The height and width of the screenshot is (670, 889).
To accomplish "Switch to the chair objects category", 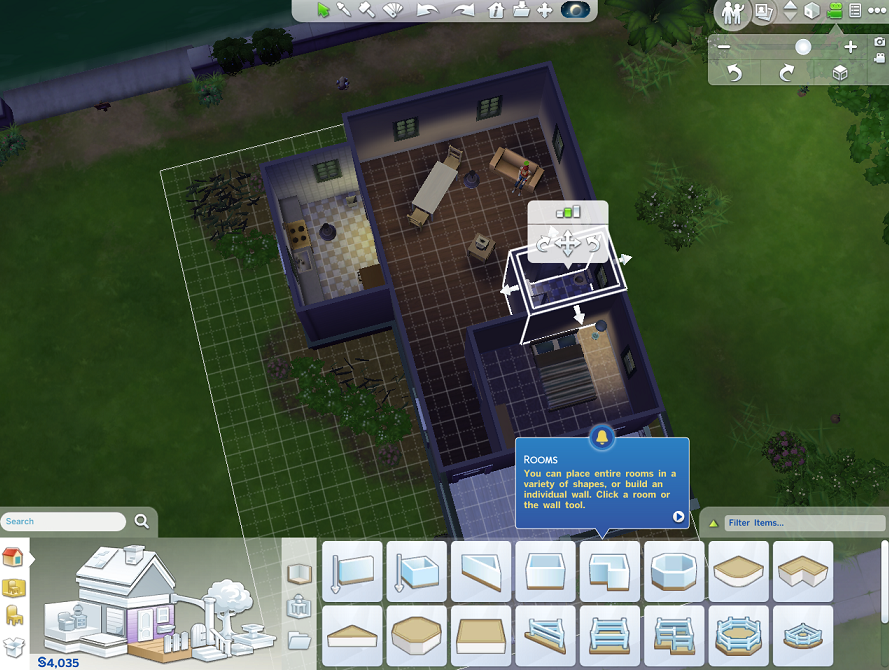I will click(13, 615).
